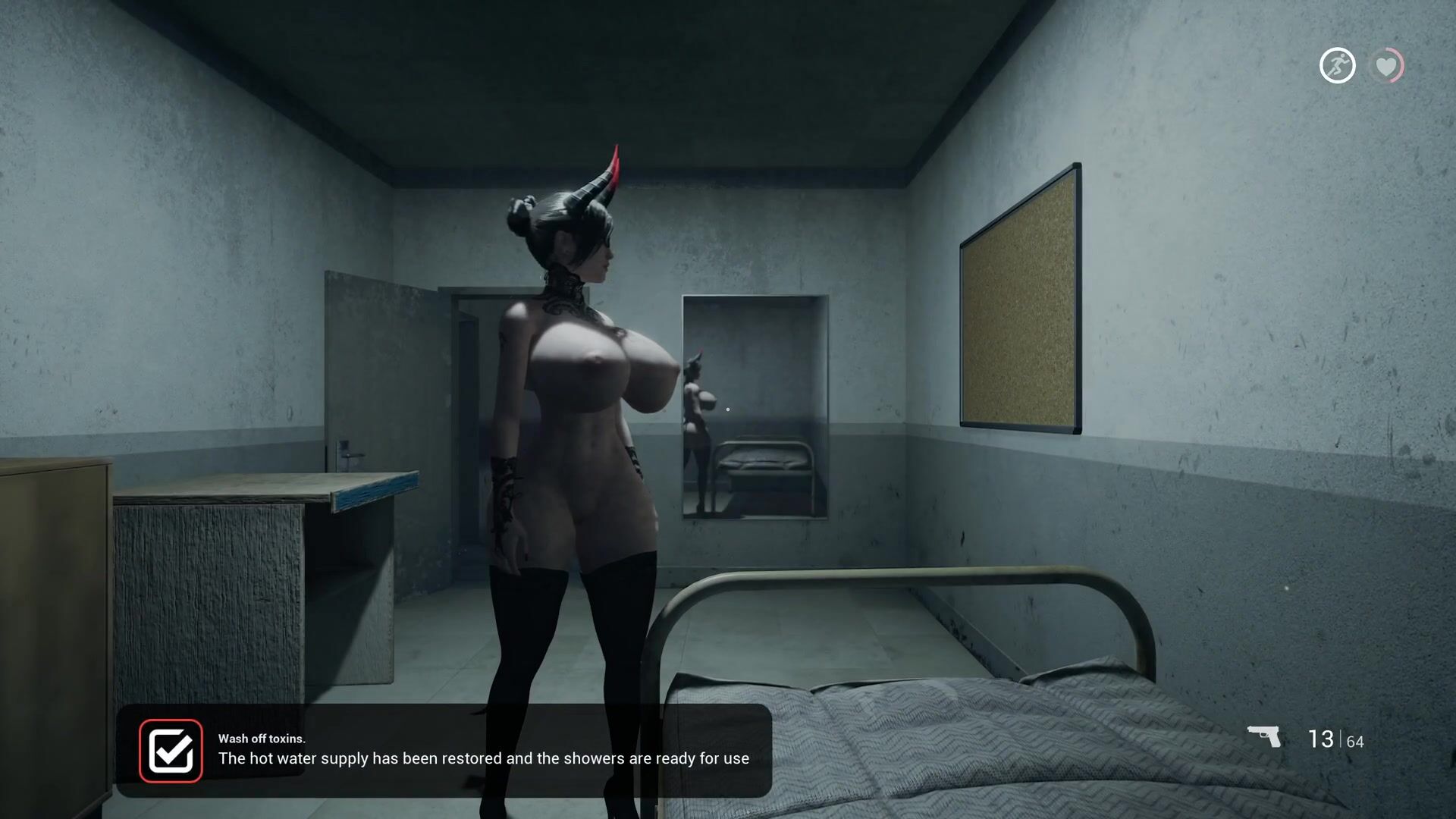Select the heart health status icon
Viewport: 1456px width, 819px height.
tap(1386, 66)
